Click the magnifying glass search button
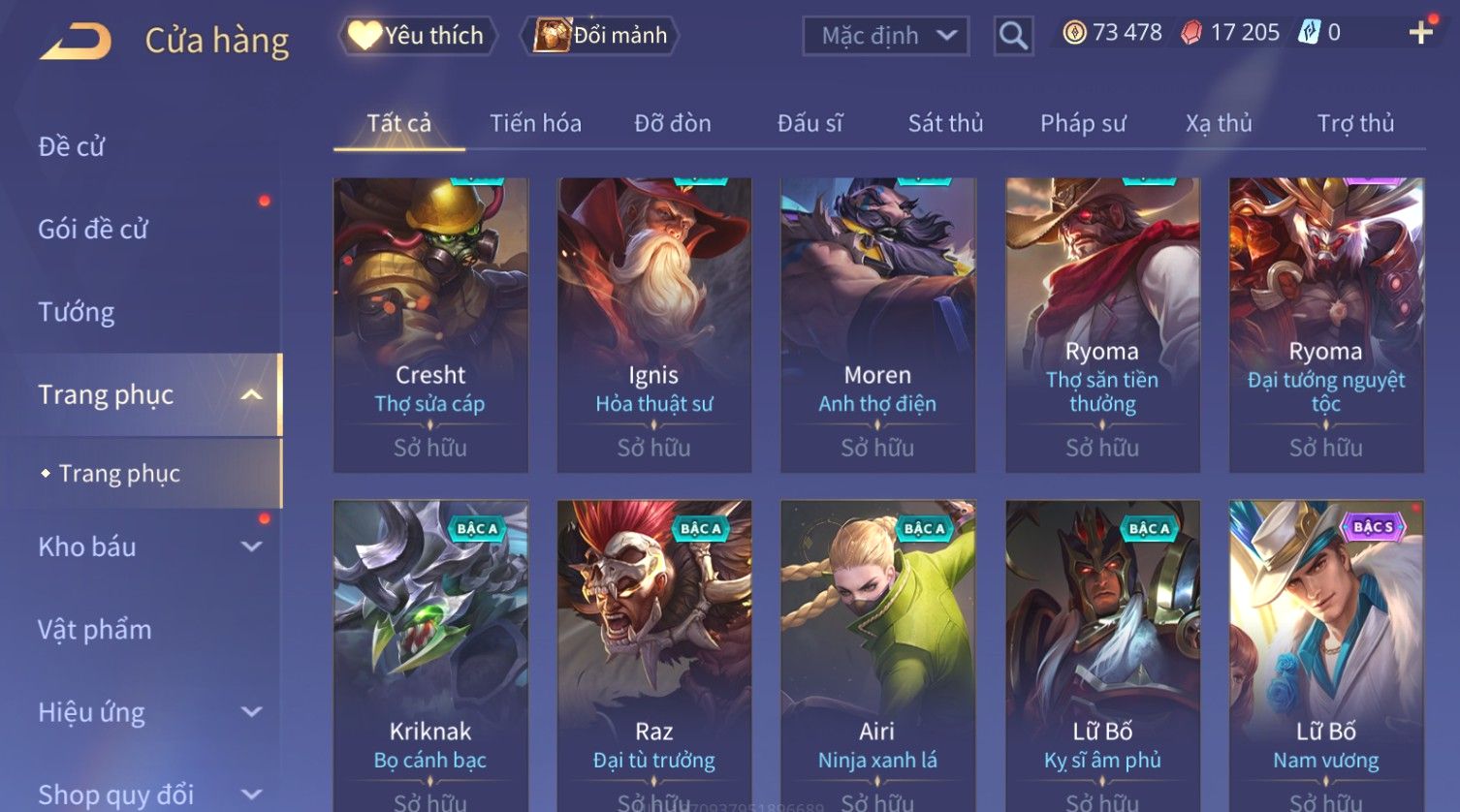This screenshot has width=1460, height=812. point(1013,36)
